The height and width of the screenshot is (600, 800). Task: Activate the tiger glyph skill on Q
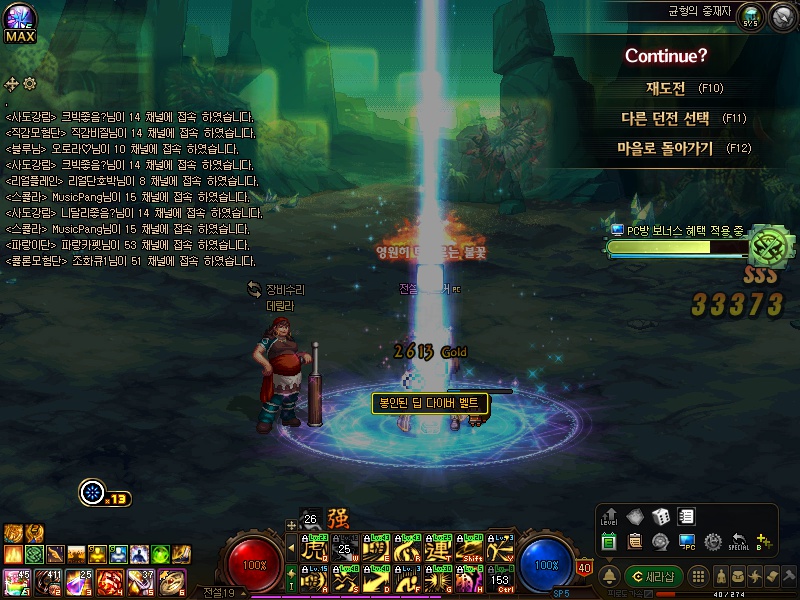pyautogui.click(x=316, y=548)
